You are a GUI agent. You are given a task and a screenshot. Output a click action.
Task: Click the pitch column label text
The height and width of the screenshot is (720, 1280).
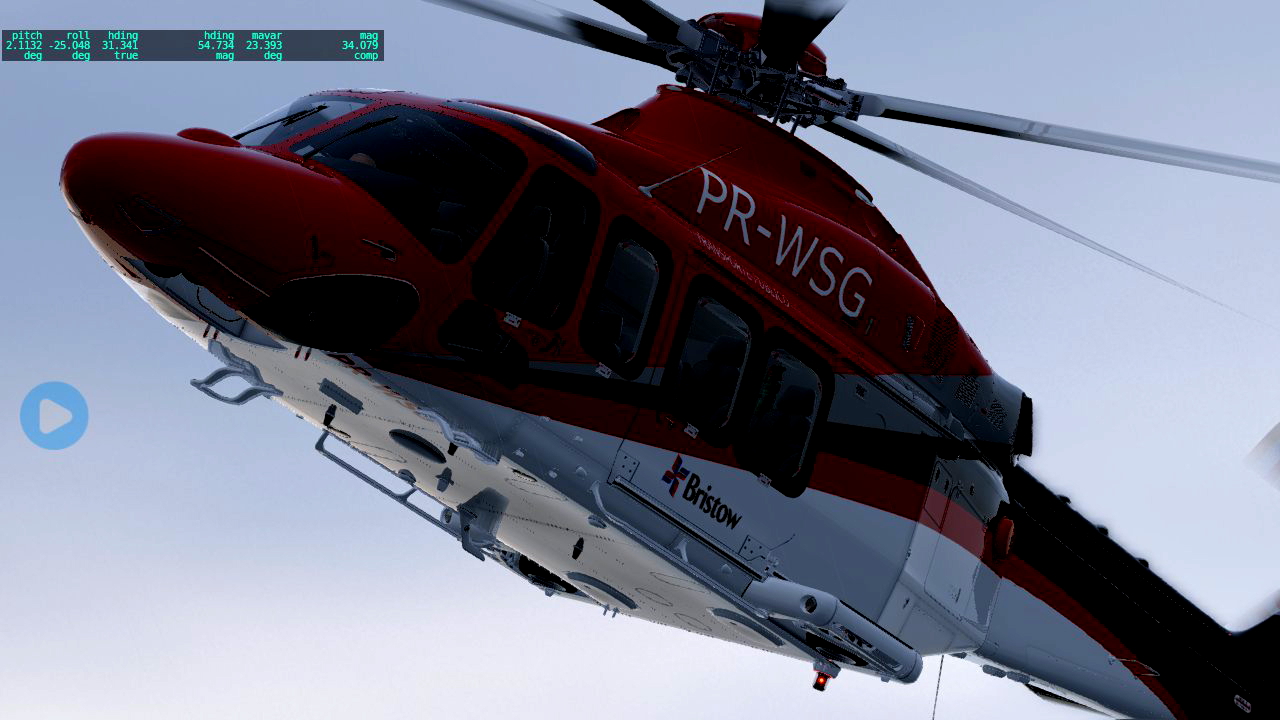pos(27,35)
